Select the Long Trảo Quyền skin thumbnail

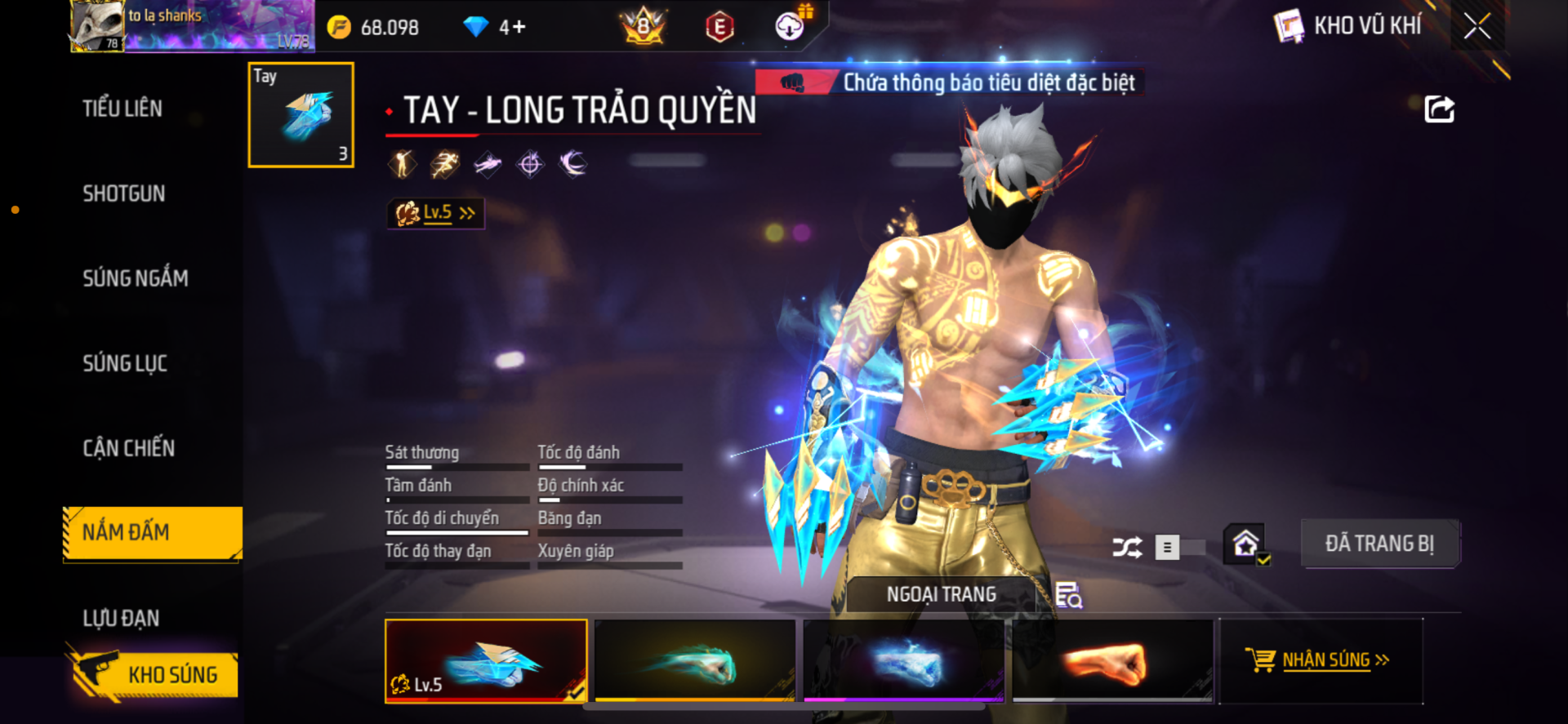coord(486,660)
